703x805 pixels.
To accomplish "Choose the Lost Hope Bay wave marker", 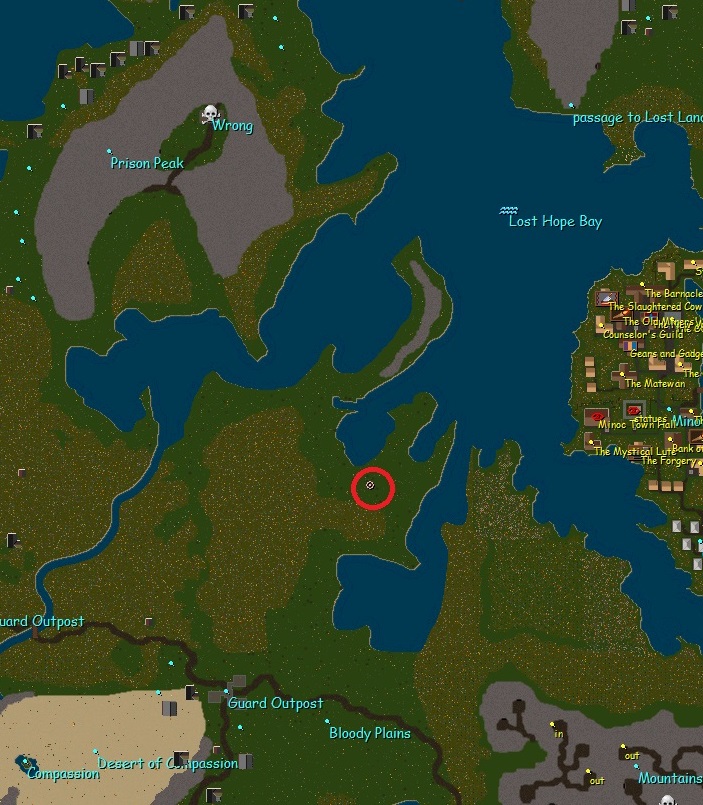I will point(509,211).
